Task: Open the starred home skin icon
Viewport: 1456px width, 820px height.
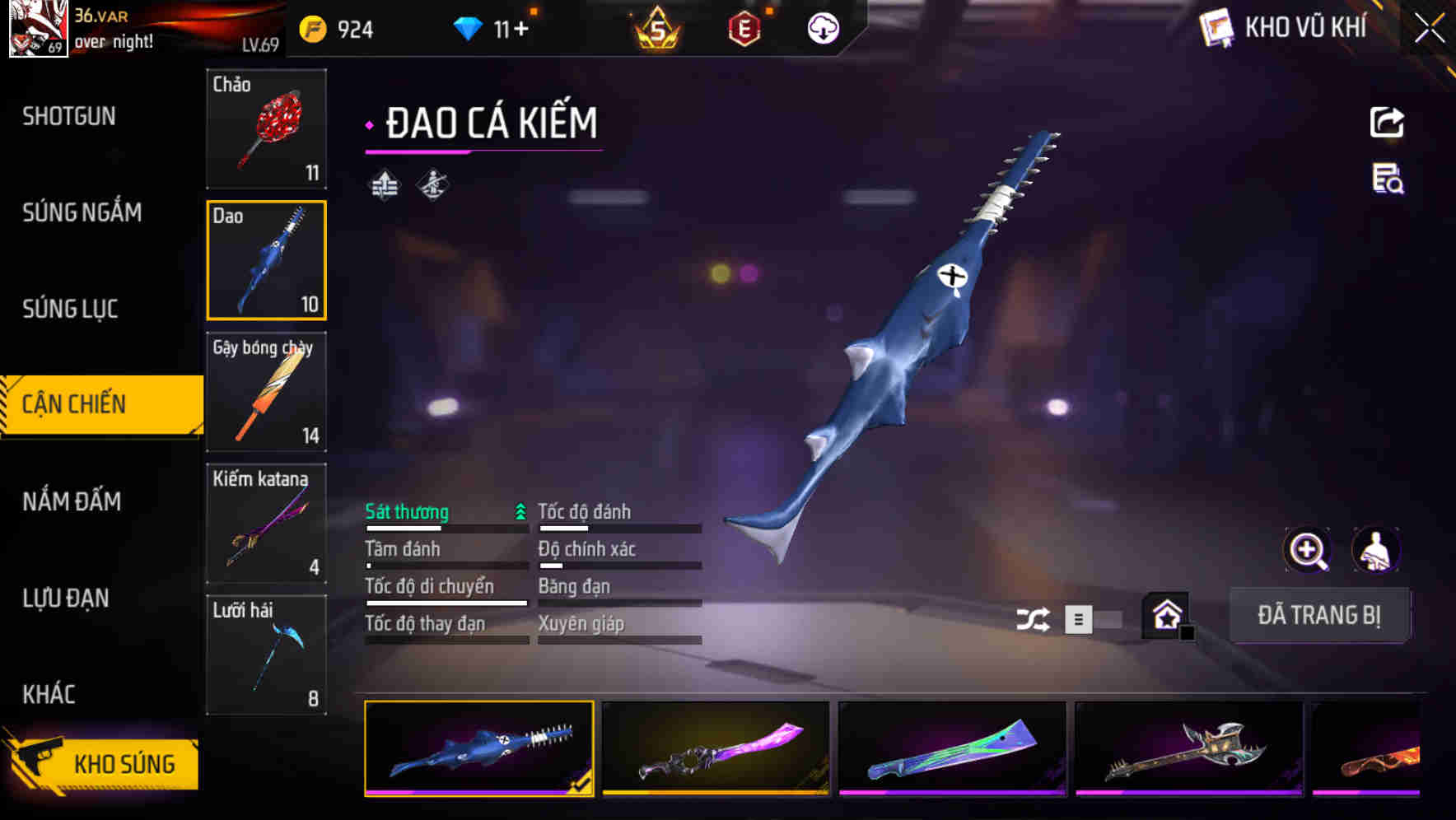Action: (1164, 616)
